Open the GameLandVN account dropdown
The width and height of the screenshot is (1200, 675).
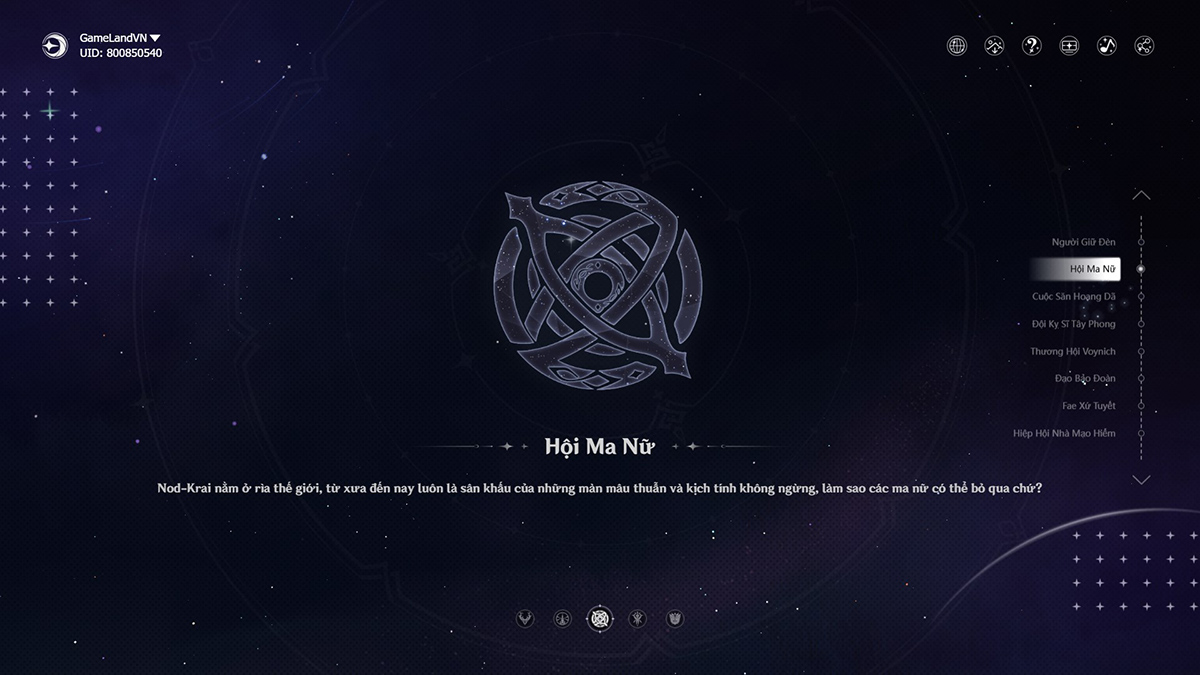pyautogui.click(x=155, y=38)
